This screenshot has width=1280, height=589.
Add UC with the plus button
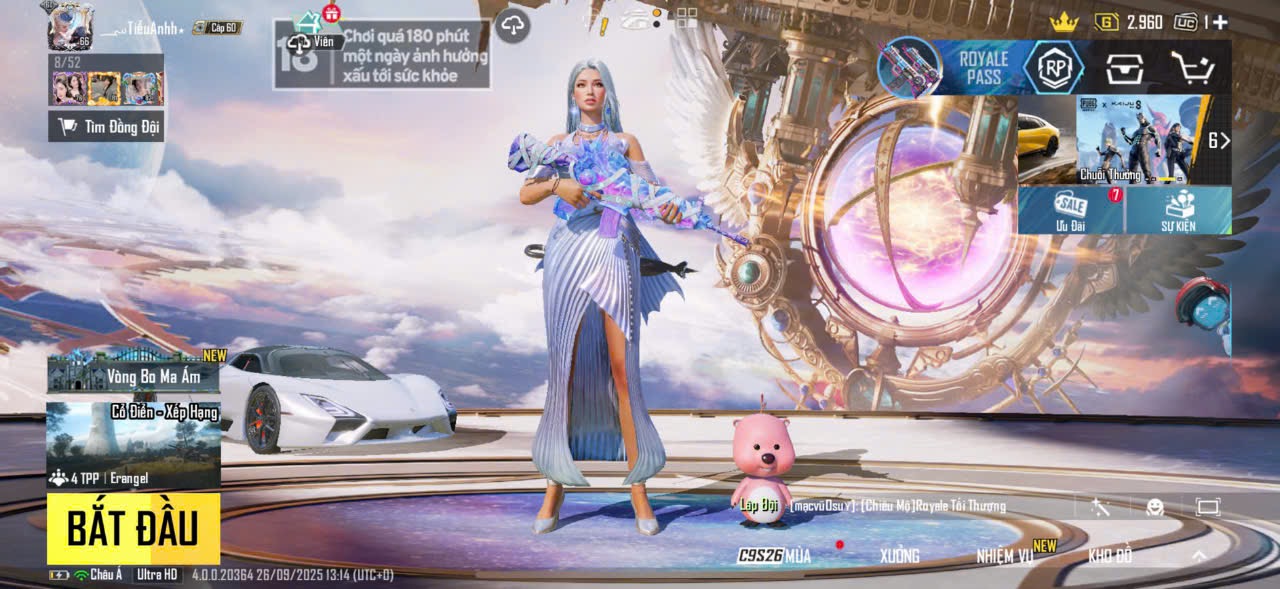point(1220,22)
